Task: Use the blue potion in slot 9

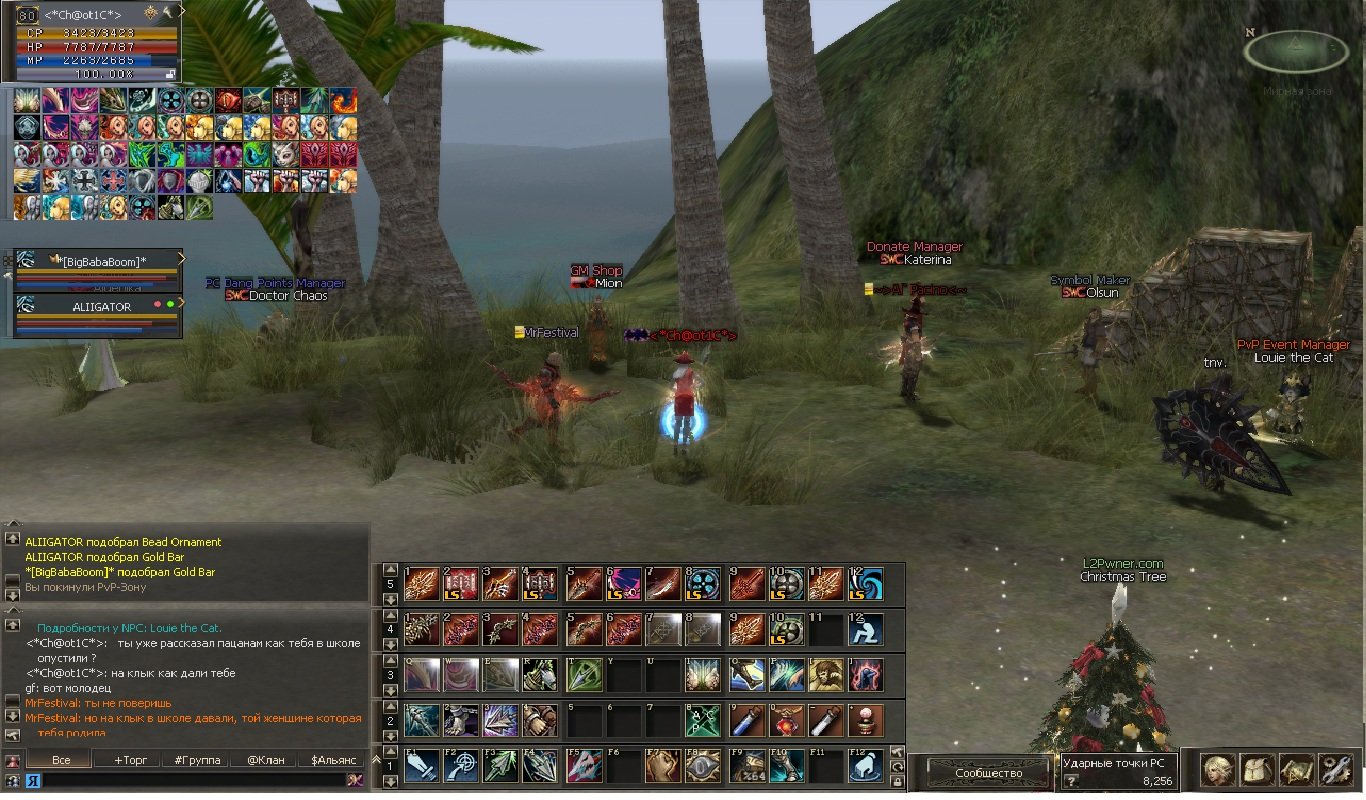Action: (743, 720)
